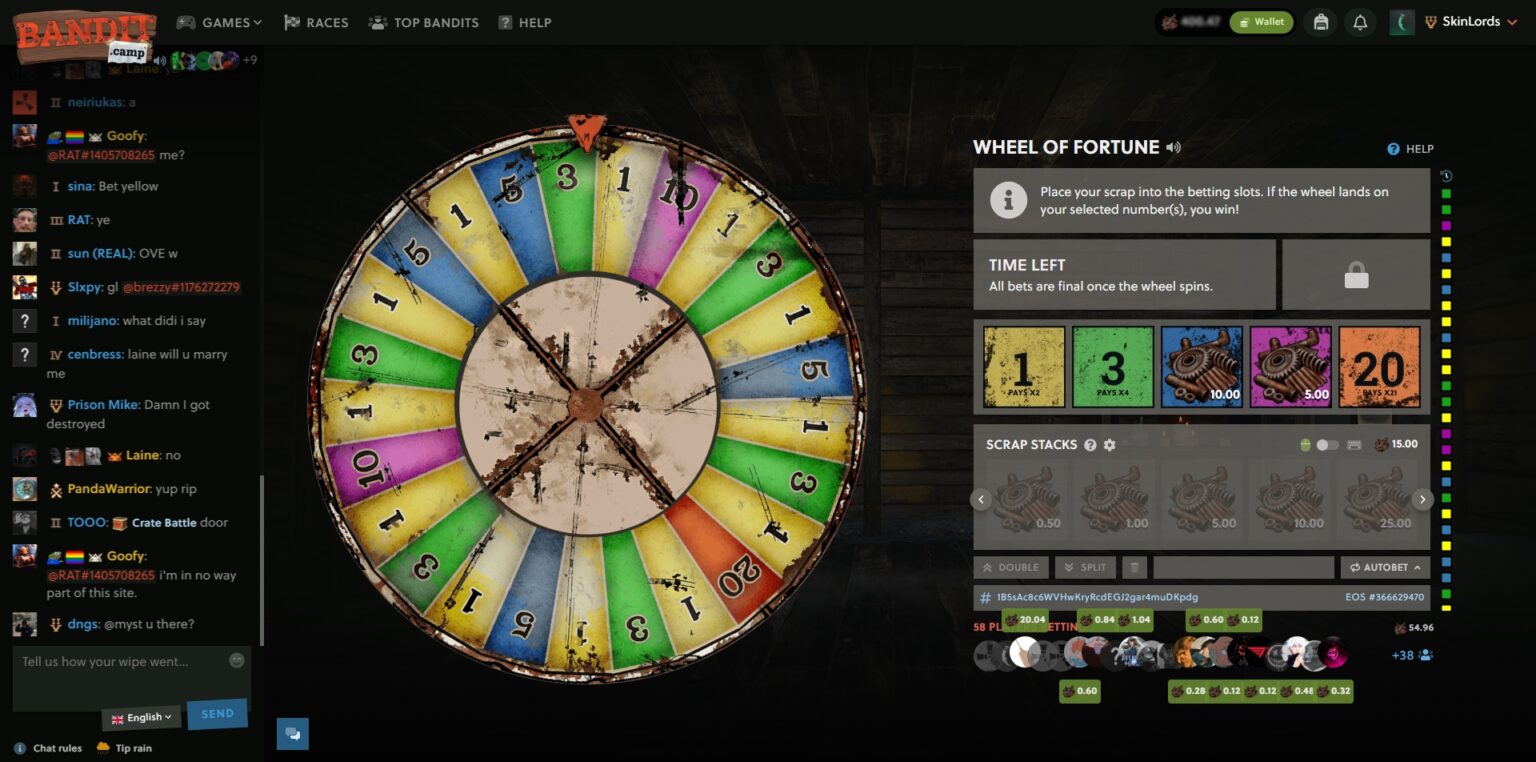The width and height of the screenshot is (1536, 762).
Task: Click the Double bet button
Action: (1011, 567)
